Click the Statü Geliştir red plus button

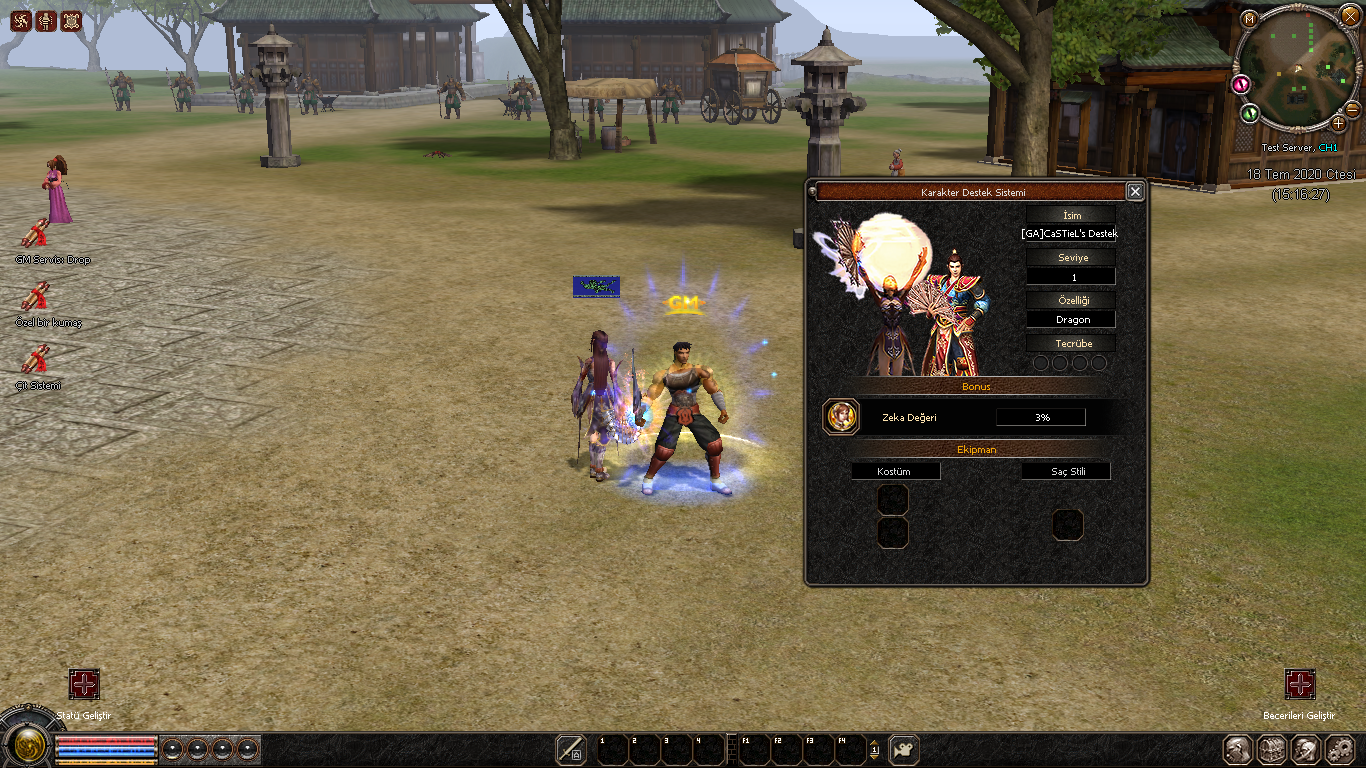84,684
